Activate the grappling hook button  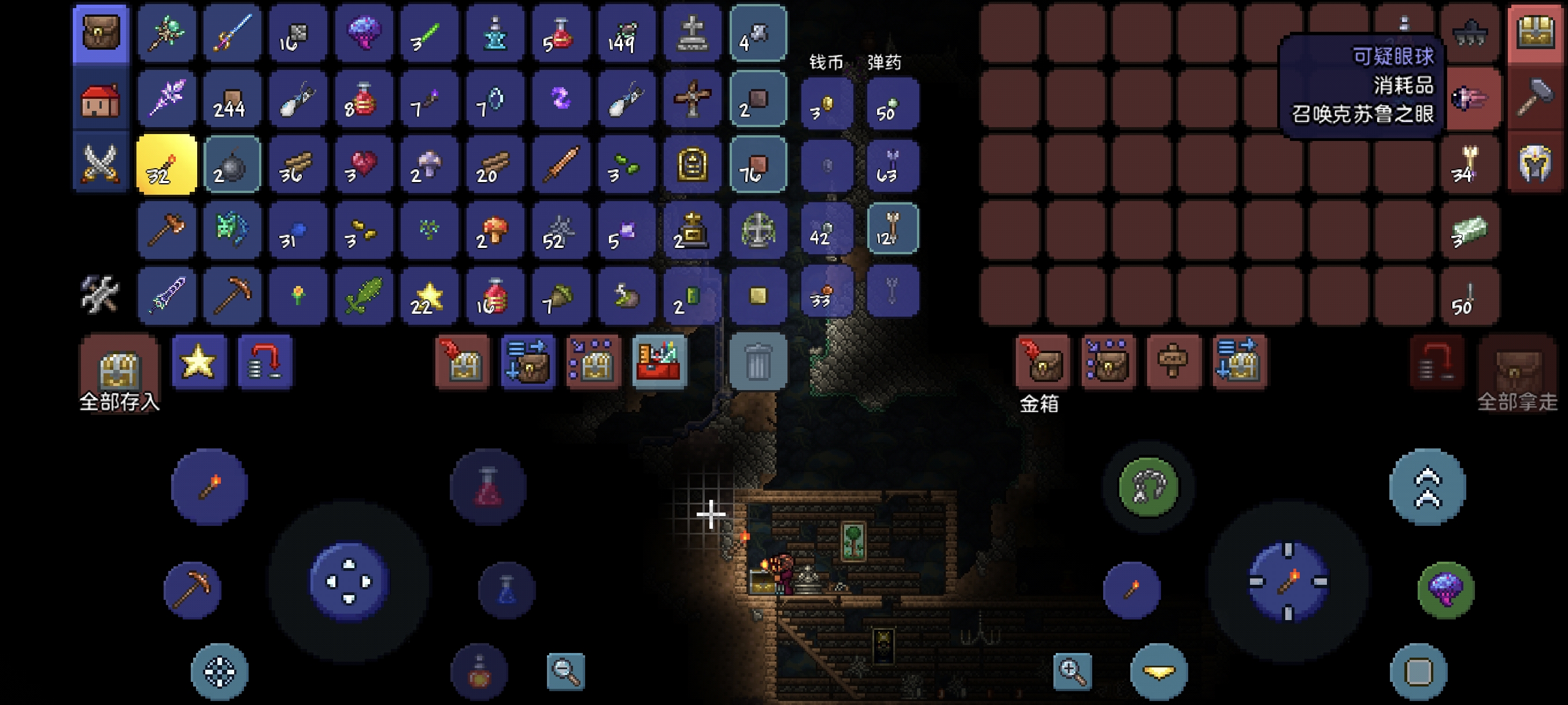1148,486
